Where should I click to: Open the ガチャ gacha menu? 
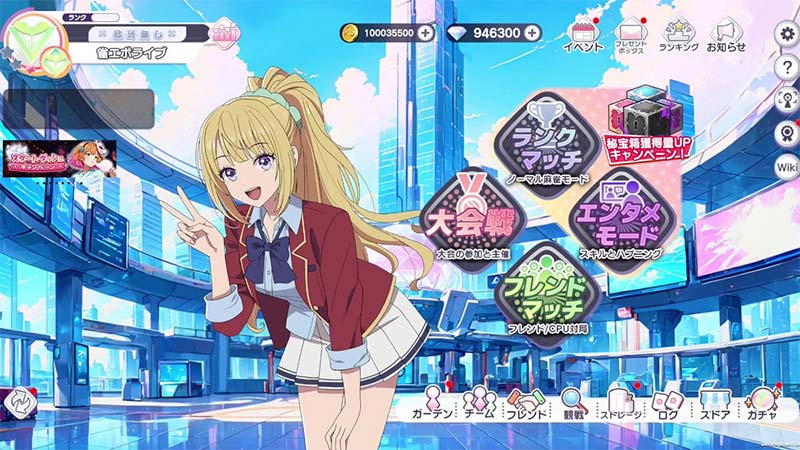tap(763, 404)
